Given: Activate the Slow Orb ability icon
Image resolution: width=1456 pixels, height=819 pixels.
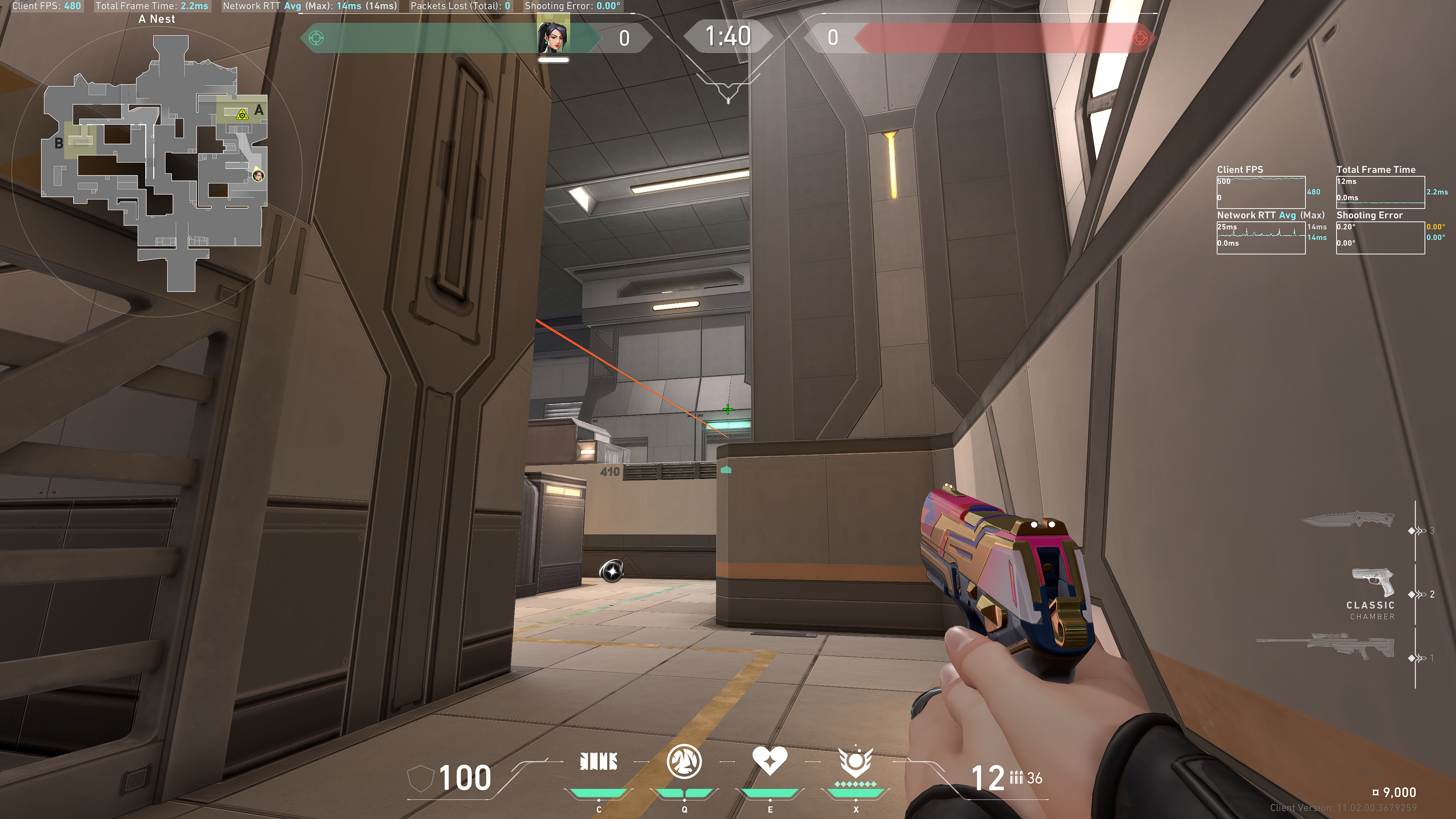Looking at the screenshot, I should click(684, 761).
